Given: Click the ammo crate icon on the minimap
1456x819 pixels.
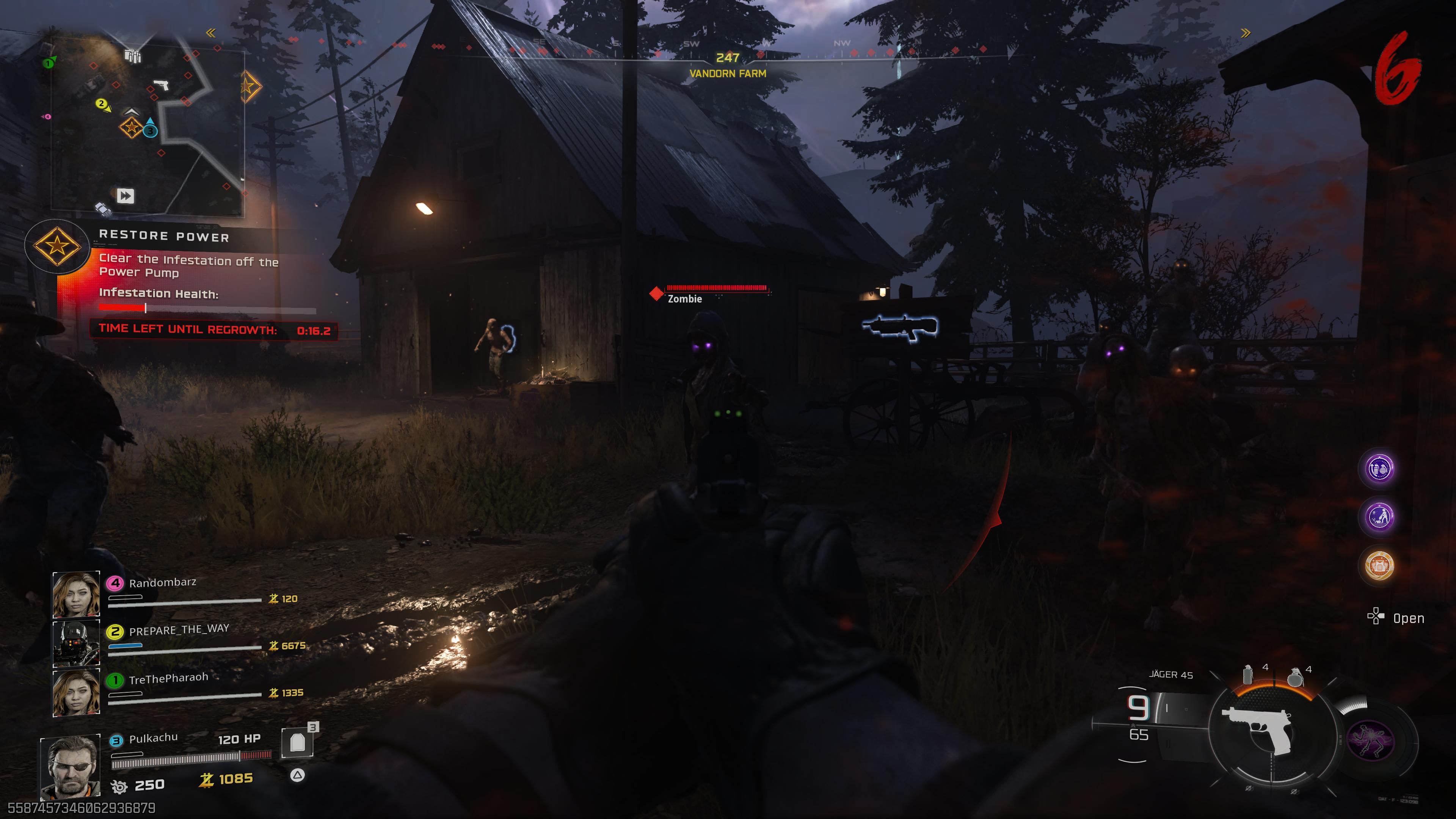Looking at the screenshot, I should (x=133, y=56).
